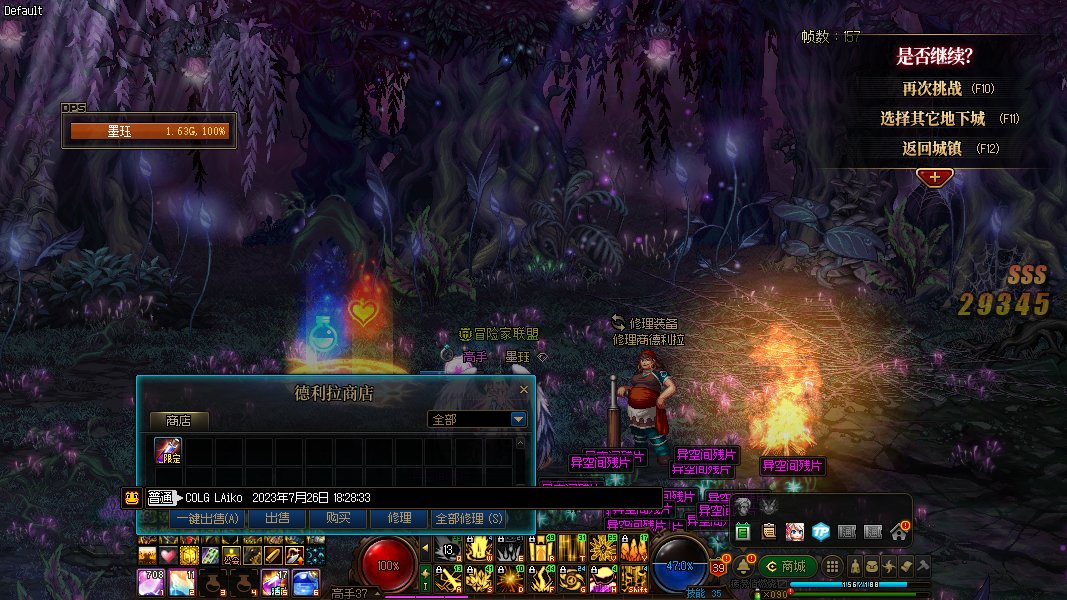Image resolution: width=1067 pixels, height=600 pixels.
Task: Use the quick slot item with 708 count
Action: 150,581
